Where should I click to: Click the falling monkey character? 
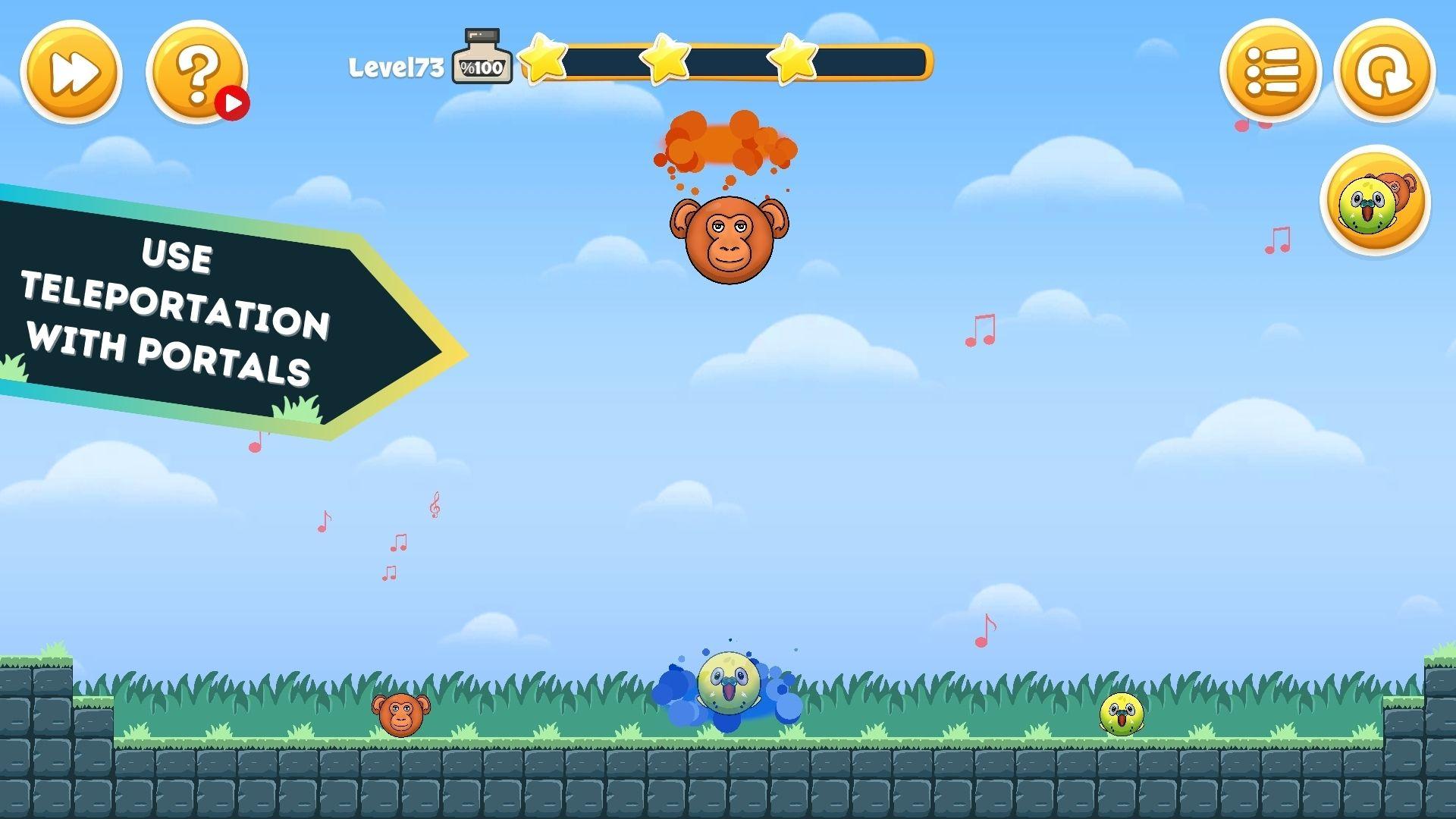click(726, 239)
